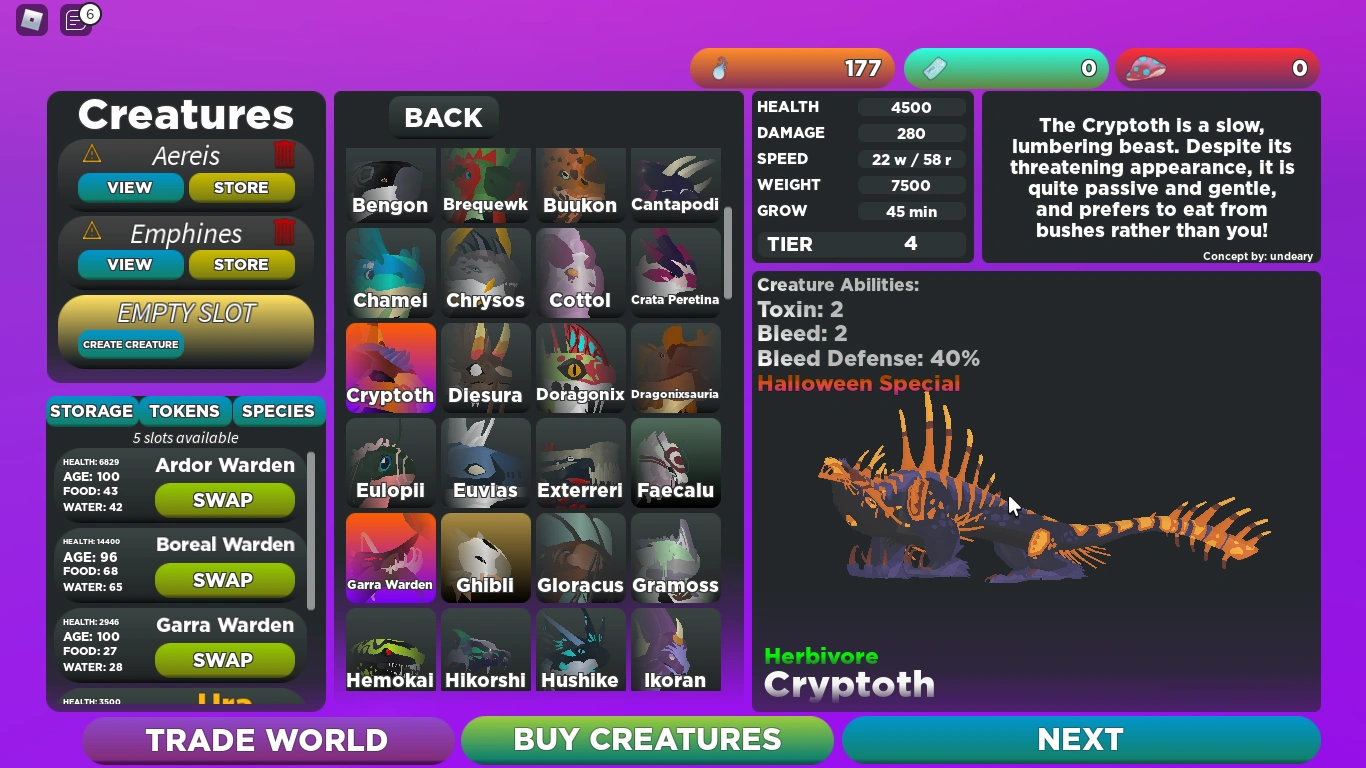
Task: Open the notifications icon with badge 6
Action: pos(76,20)
